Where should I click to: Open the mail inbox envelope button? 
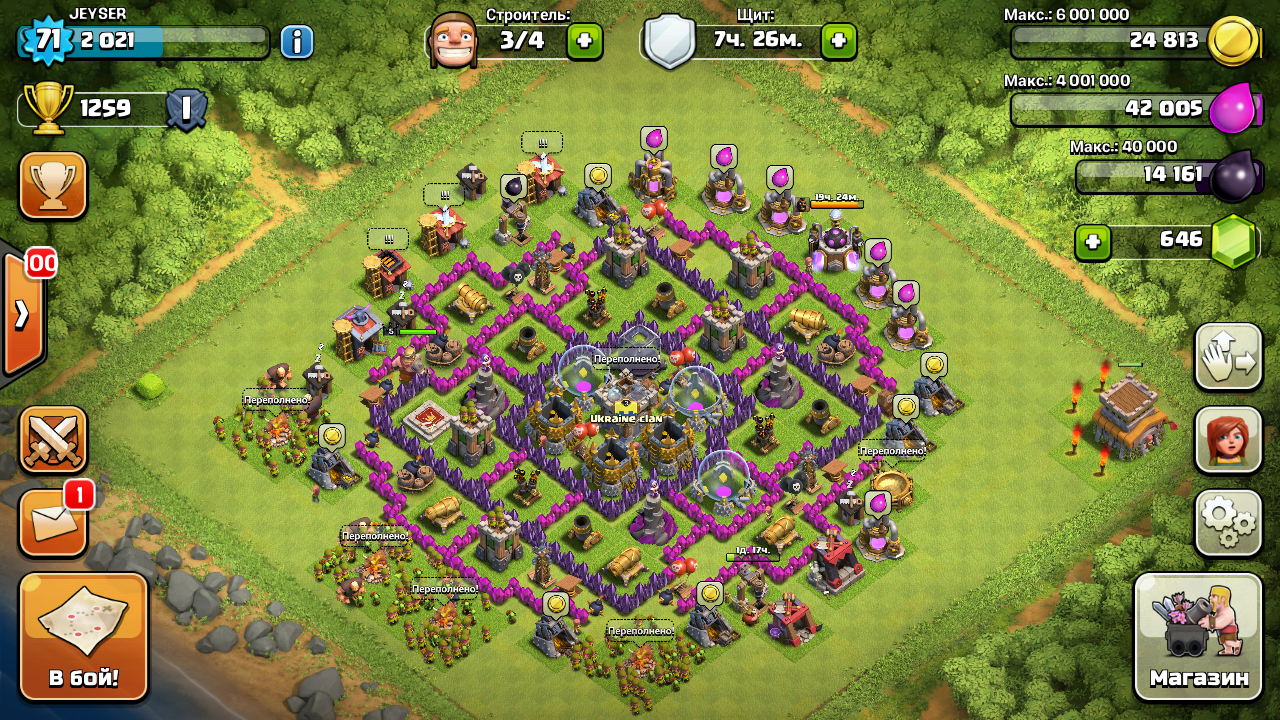53,522
